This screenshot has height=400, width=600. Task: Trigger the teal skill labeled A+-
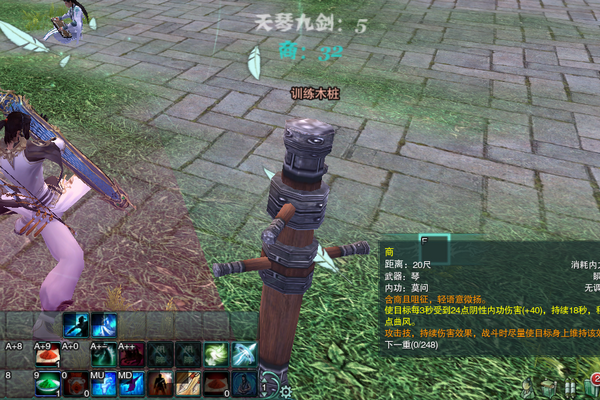click(x=103, y=355)
